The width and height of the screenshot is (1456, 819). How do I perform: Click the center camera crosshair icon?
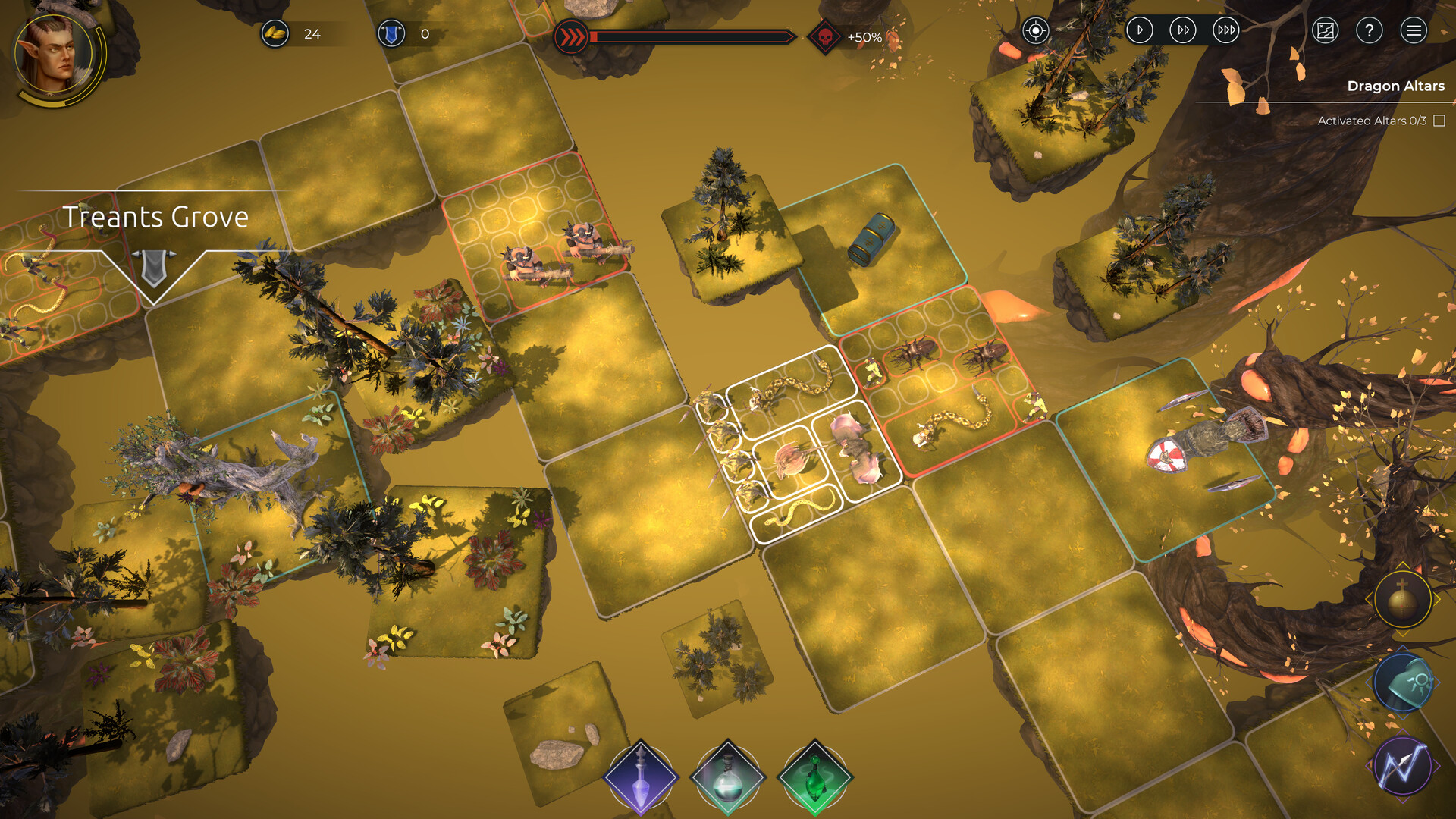click(1034, 31)
